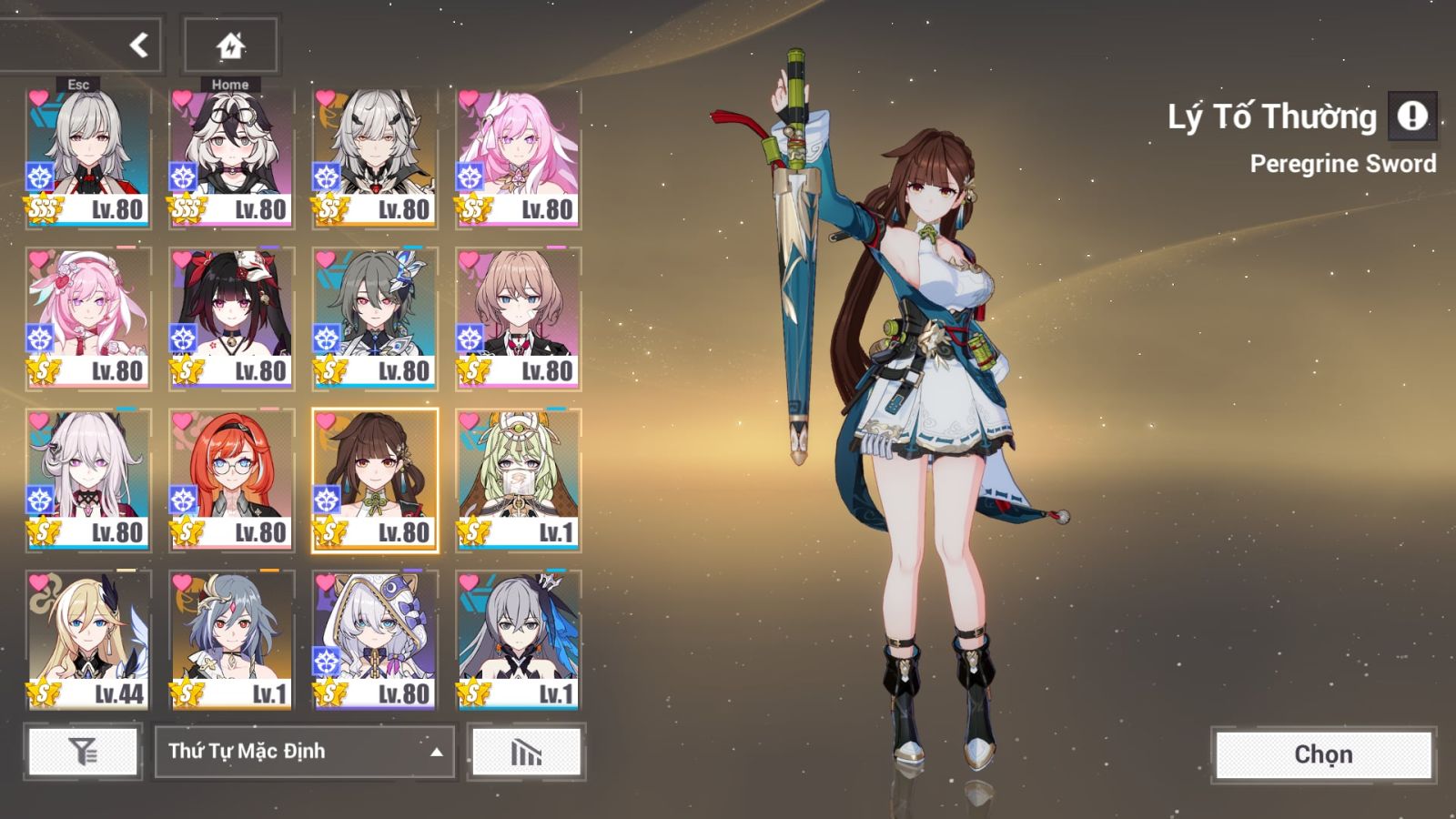1456x819 pixels.
Task: Open the Home icon at top
Action: point(229,44)
